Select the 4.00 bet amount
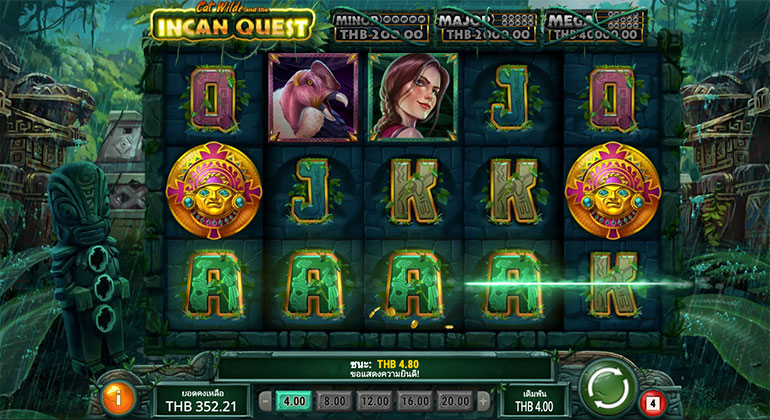Viewport: 770px width, 420px height. point(293,399)
